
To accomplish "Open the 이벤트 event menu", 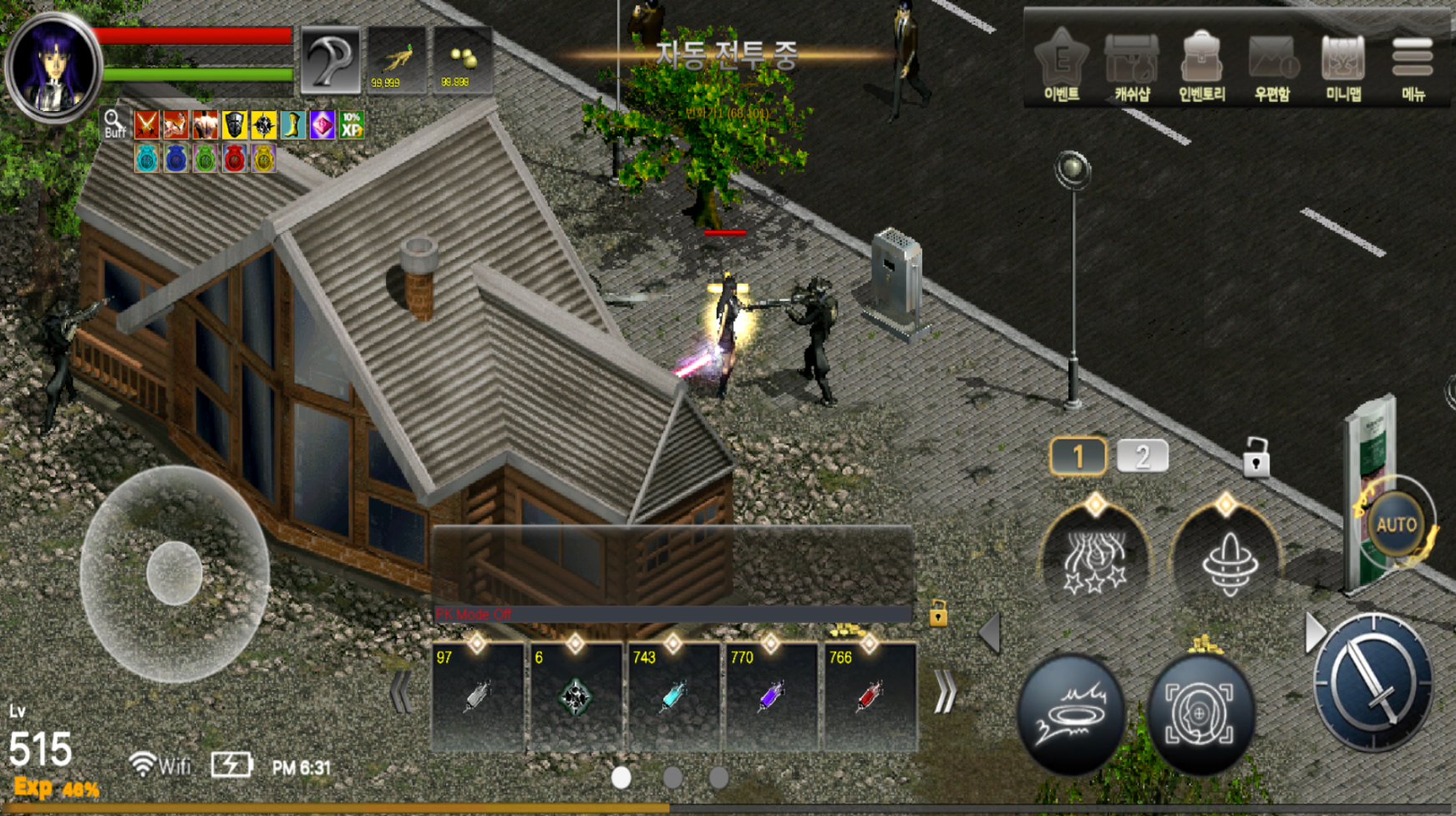I will pos(1062,65).
